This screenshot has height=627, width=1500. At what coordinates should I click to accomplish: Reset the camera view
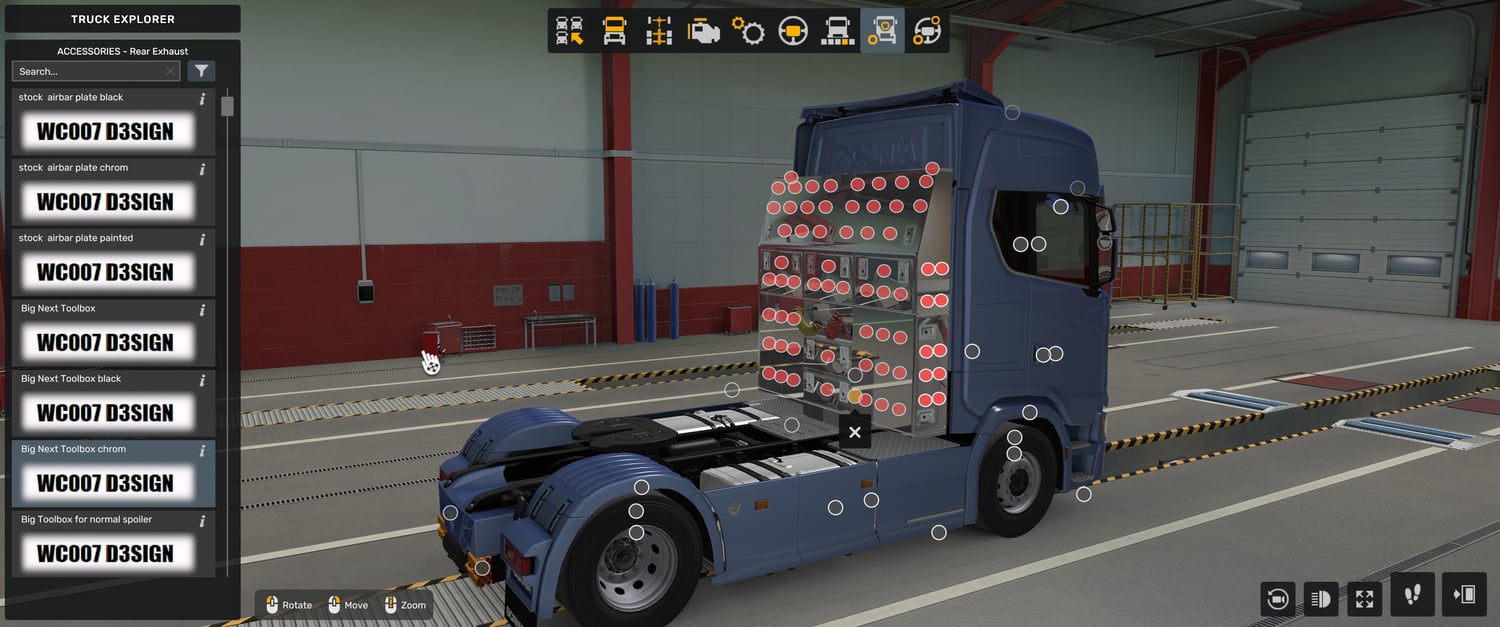pyautogui.click(x=1277, y=599)
